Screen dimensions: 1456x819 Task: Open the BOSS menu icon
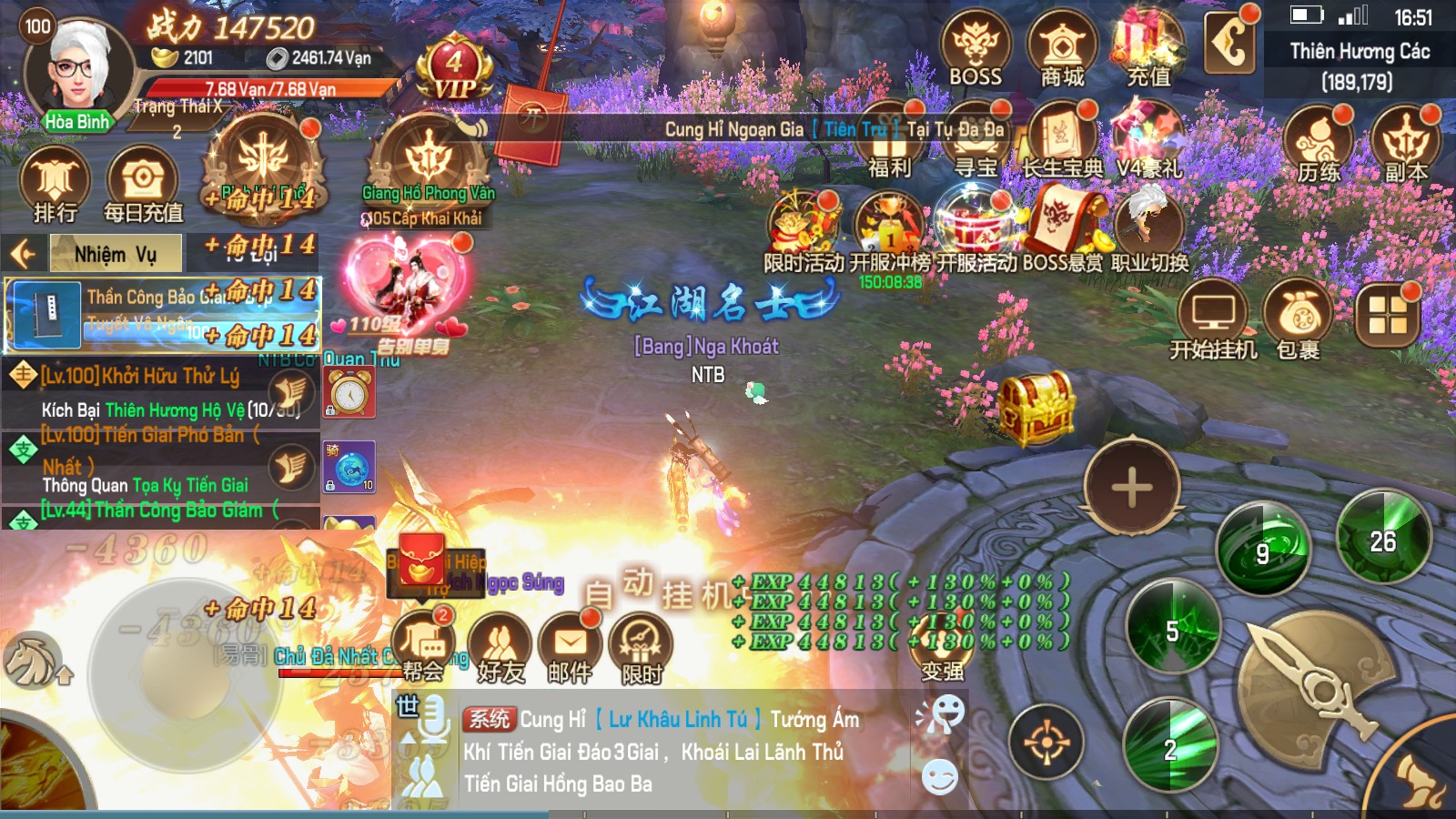coord(975,50)
